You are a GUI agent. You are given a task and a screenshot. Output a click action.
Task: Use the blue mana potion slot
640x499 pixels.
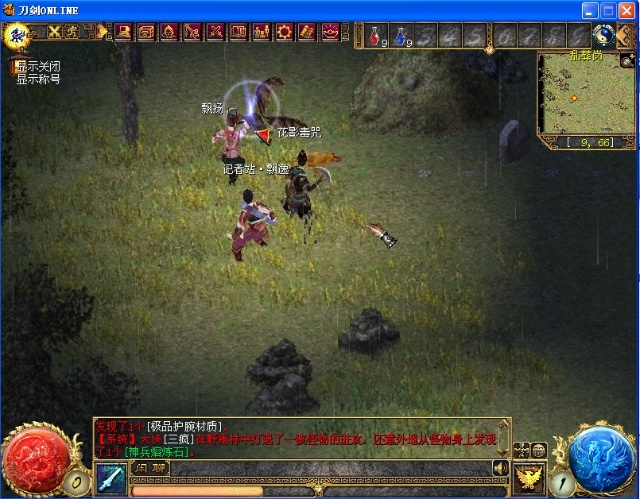click(400, 37)
